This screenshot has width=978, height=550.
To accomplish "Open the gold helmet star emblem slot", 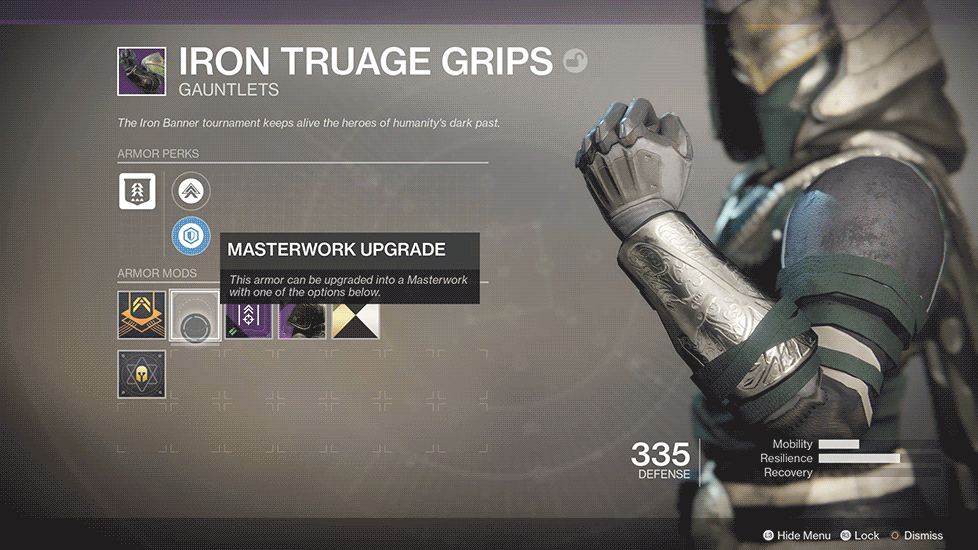I will (x=141, y=373).
